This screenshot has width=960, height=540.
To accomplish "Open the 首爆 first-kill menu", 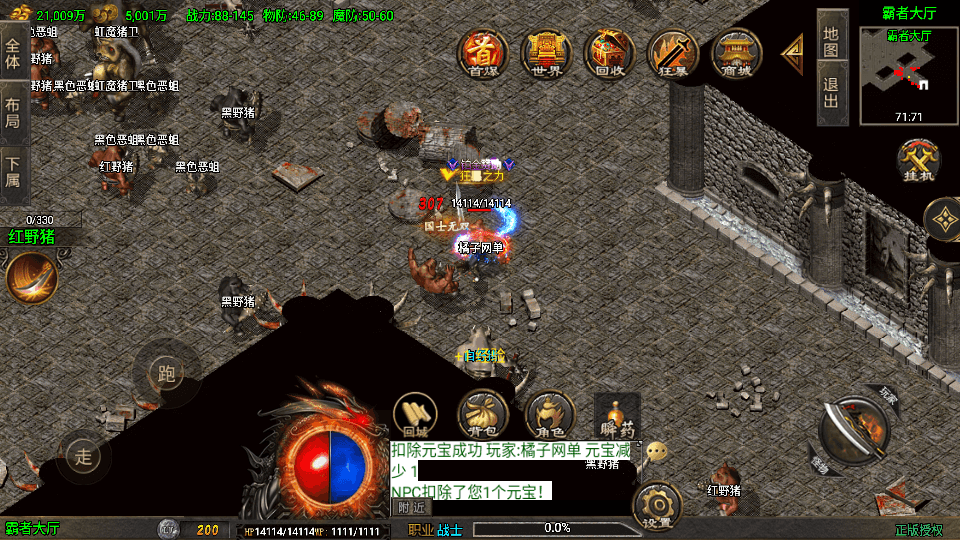I will (483, 53).
